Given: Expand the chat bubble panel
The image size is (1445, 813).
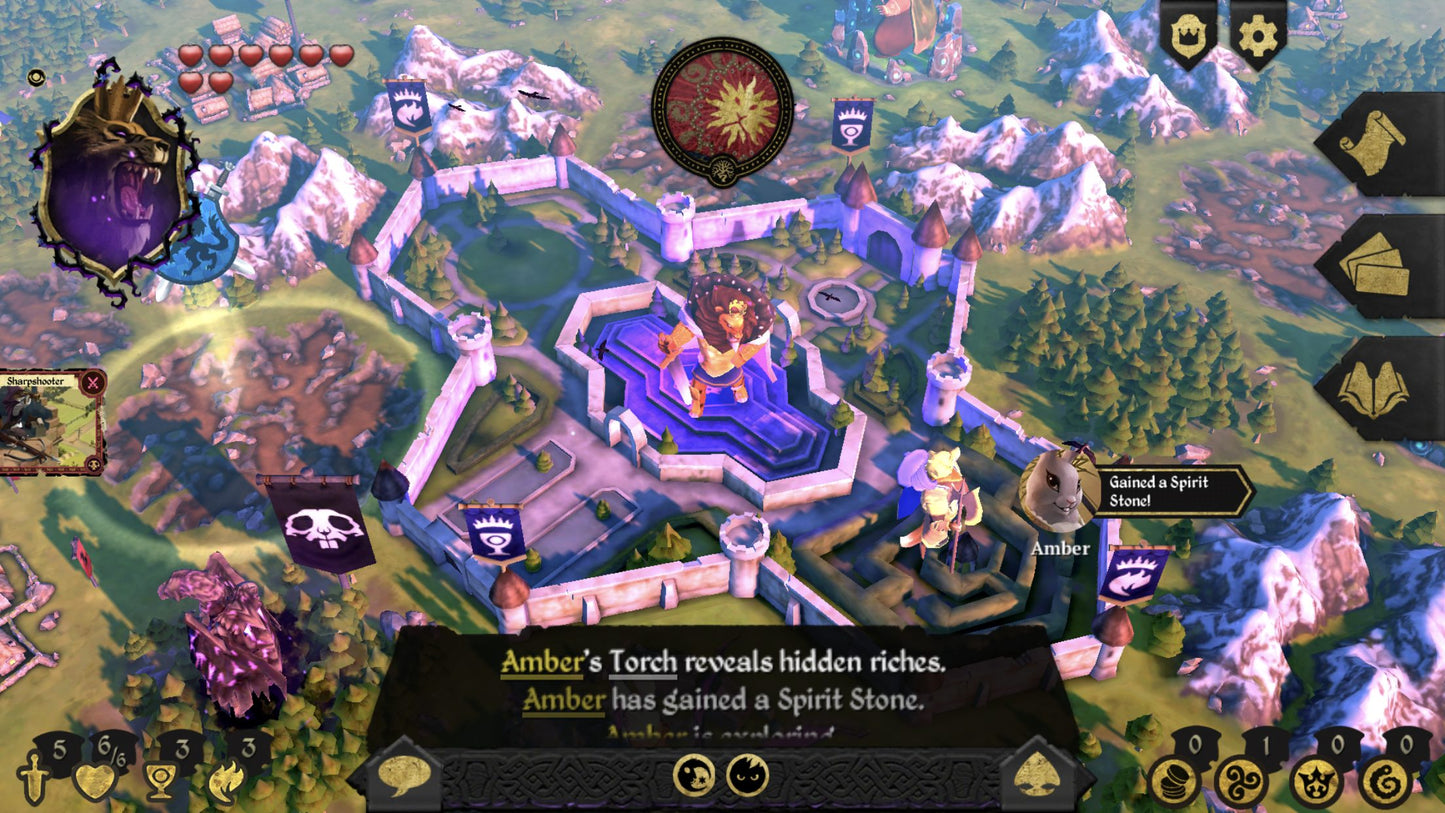Looking at the screenshot, I should (404, 775).
